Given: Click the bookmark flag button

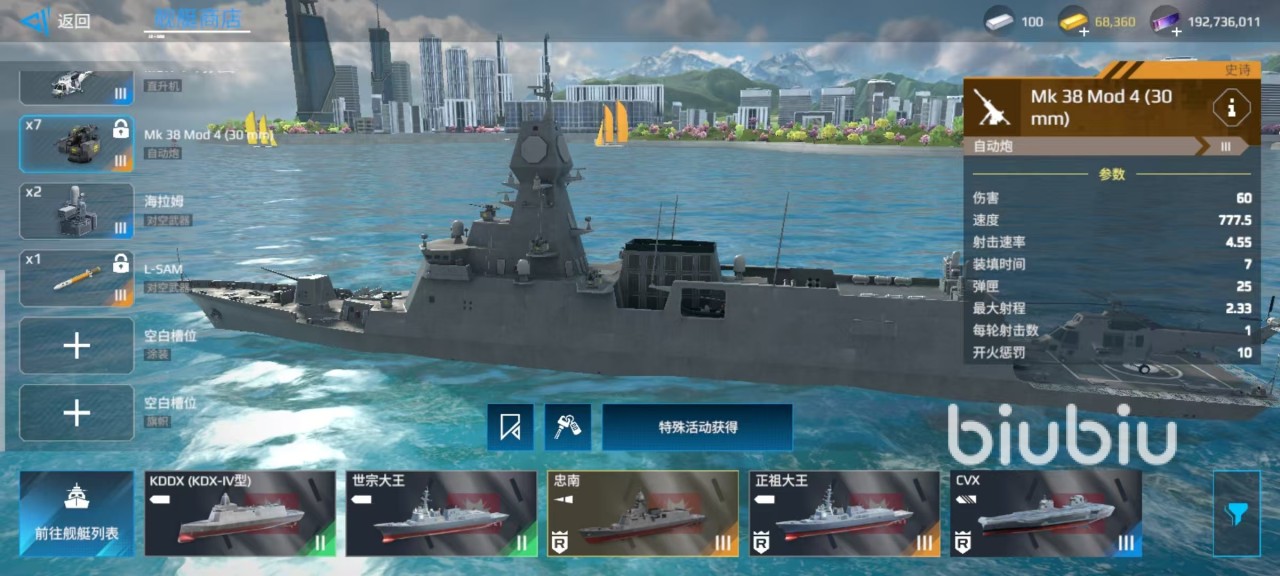Looking at the screenshot, I should click(510, 428).
